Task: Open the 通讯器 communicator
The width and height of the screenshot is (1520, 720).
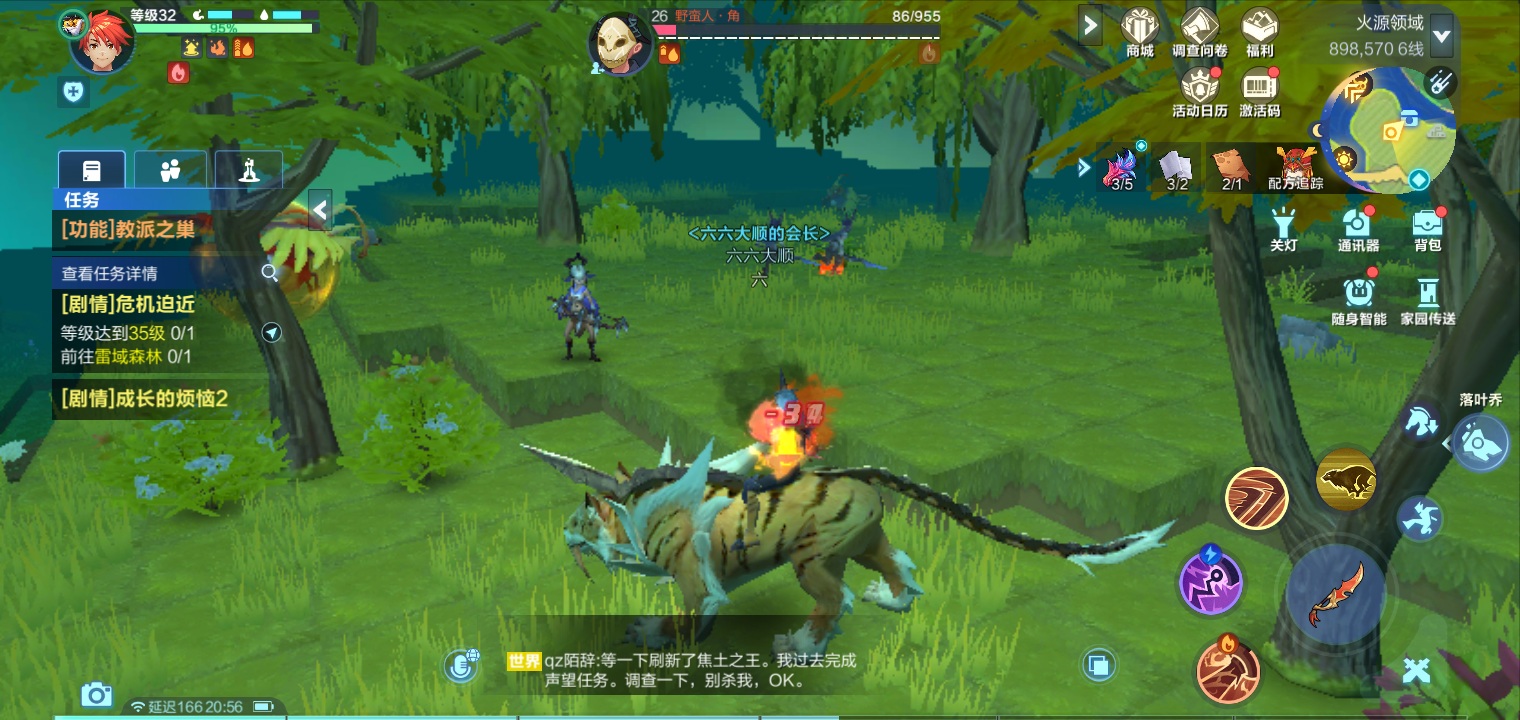Action: tap(1357, 229)
